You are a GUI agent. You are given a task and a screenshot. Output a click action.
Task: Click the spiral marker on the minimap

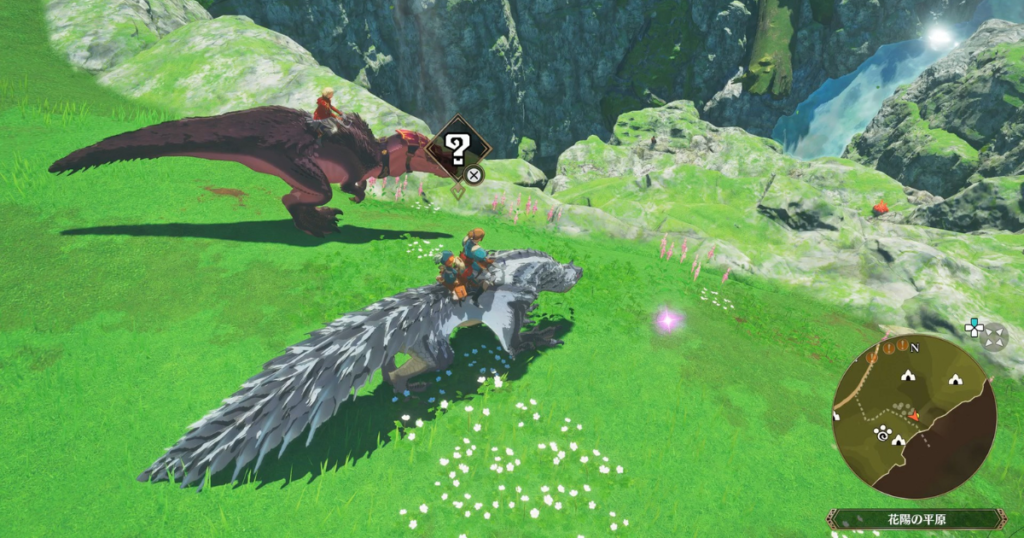coord(882,433)
